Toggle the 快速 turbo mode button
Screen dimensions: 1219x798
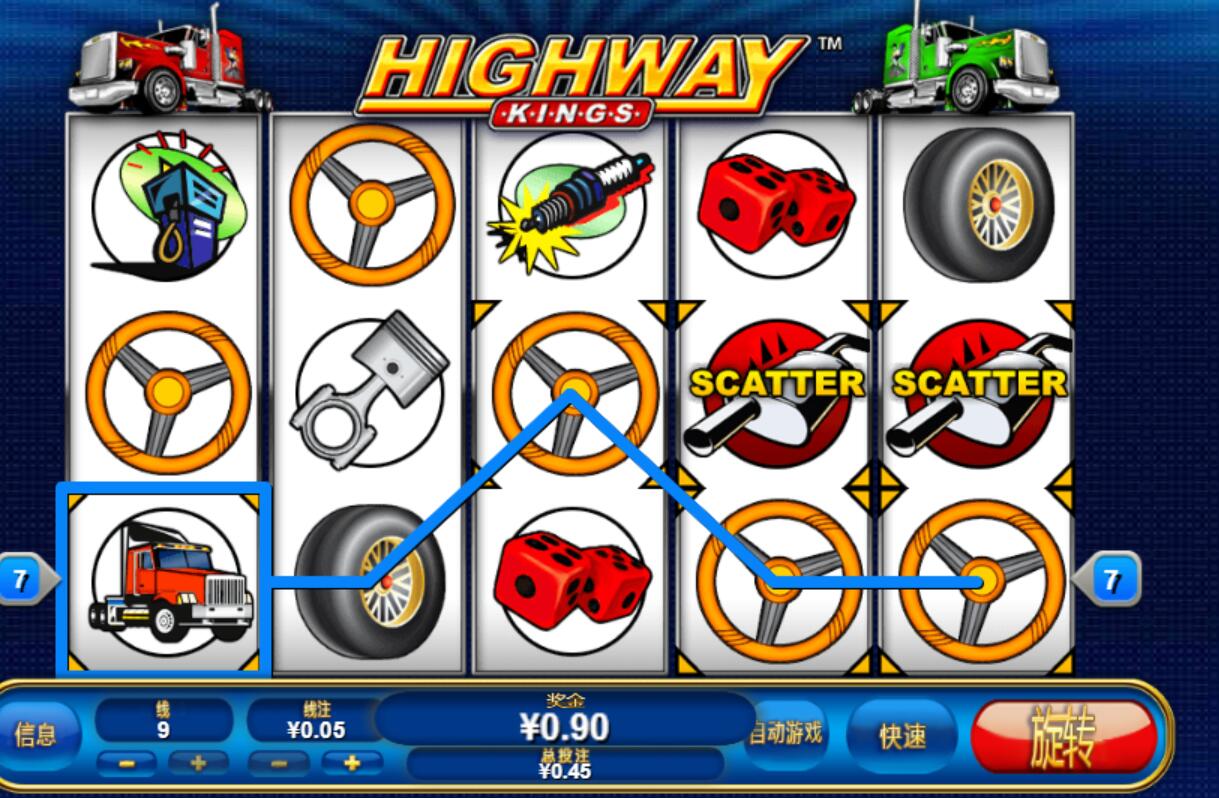901,737
